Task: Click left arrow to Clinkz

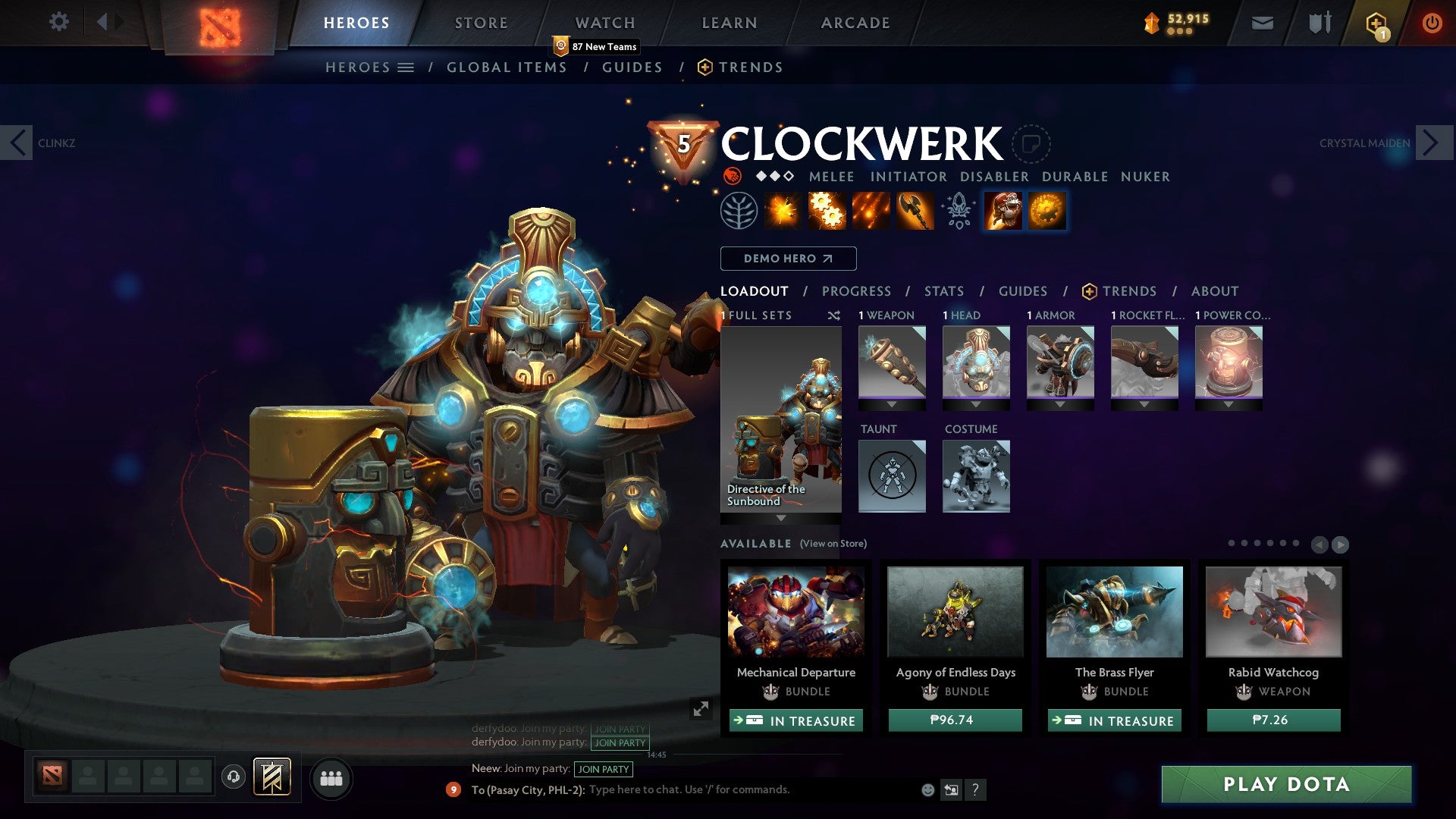Action: pos(17,142)
